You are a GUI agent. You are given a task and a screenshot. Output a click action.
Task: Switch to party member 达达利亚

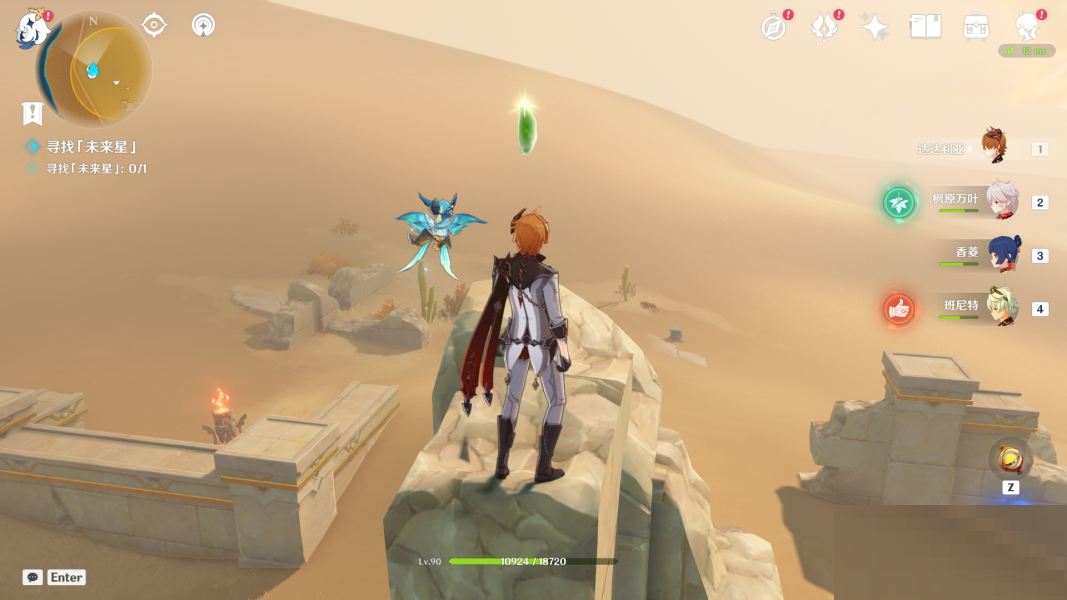point(993,147)
